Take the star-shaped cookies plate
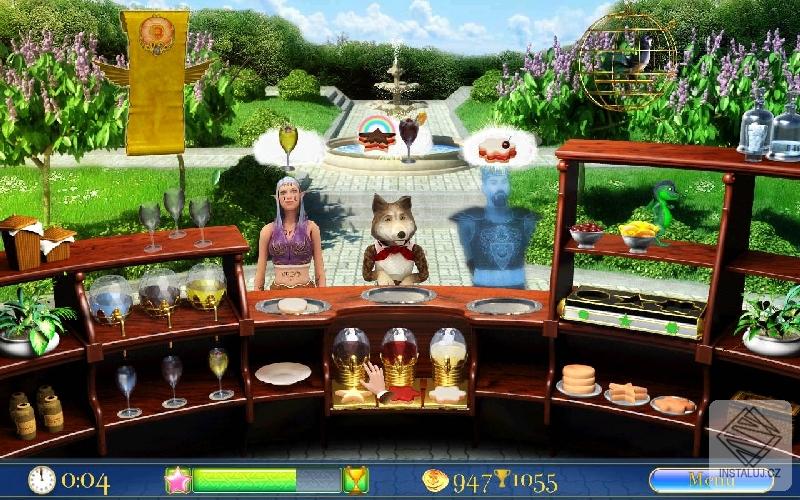This screenshot has height=500, width=800. click(627, 393)
